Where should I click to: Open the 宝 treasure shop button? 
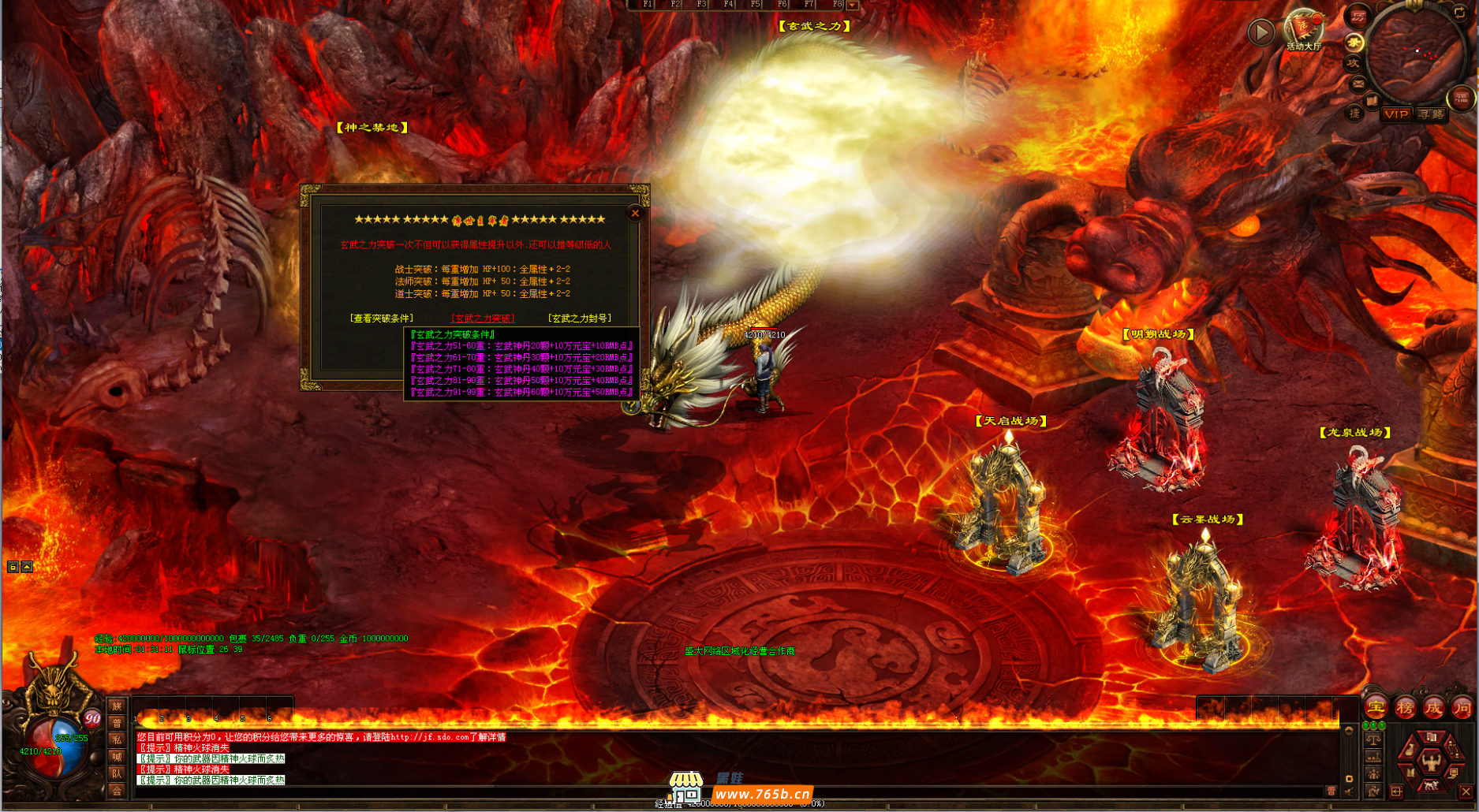pyautogui.click(x=1376, y=707)
